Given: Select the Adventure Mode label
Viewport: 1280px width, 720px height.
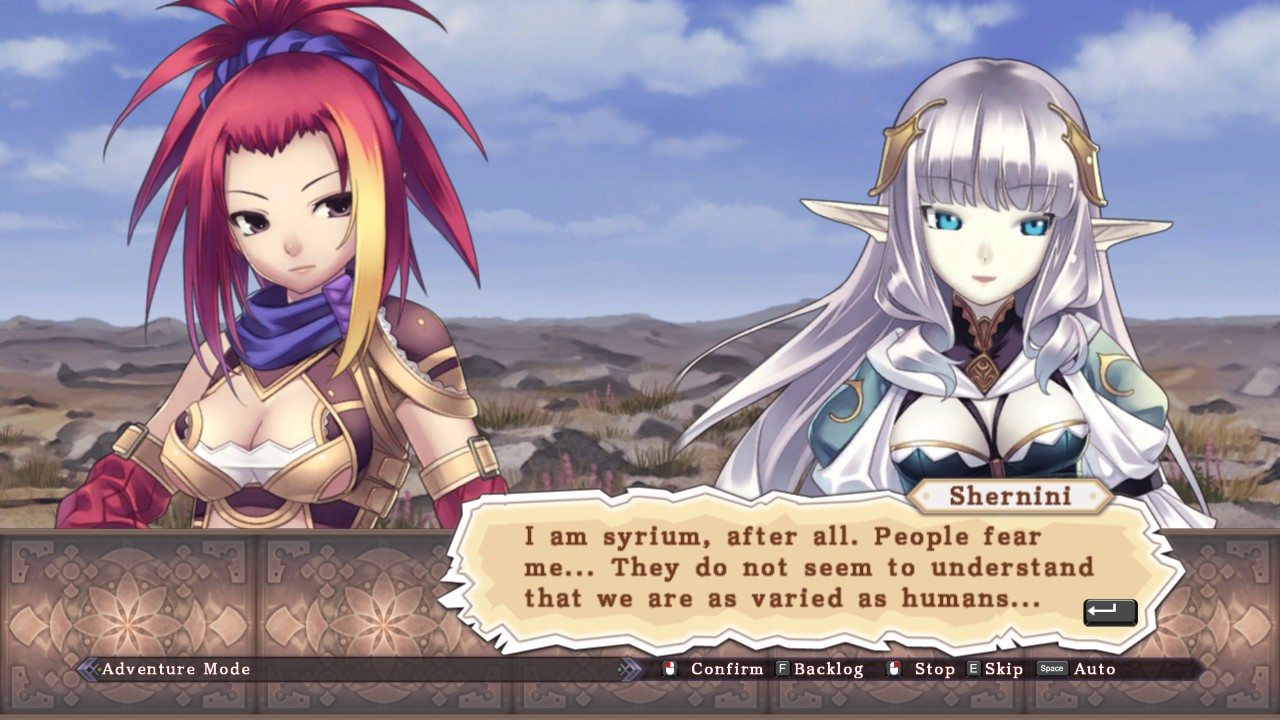Looking at the screenshot, I should 175,669.
